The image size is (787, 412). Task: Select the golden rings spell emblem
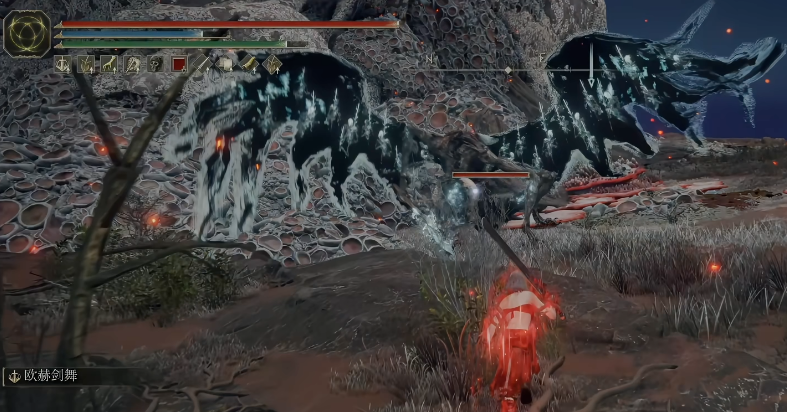pyautogui.click(x=27, y=33)
